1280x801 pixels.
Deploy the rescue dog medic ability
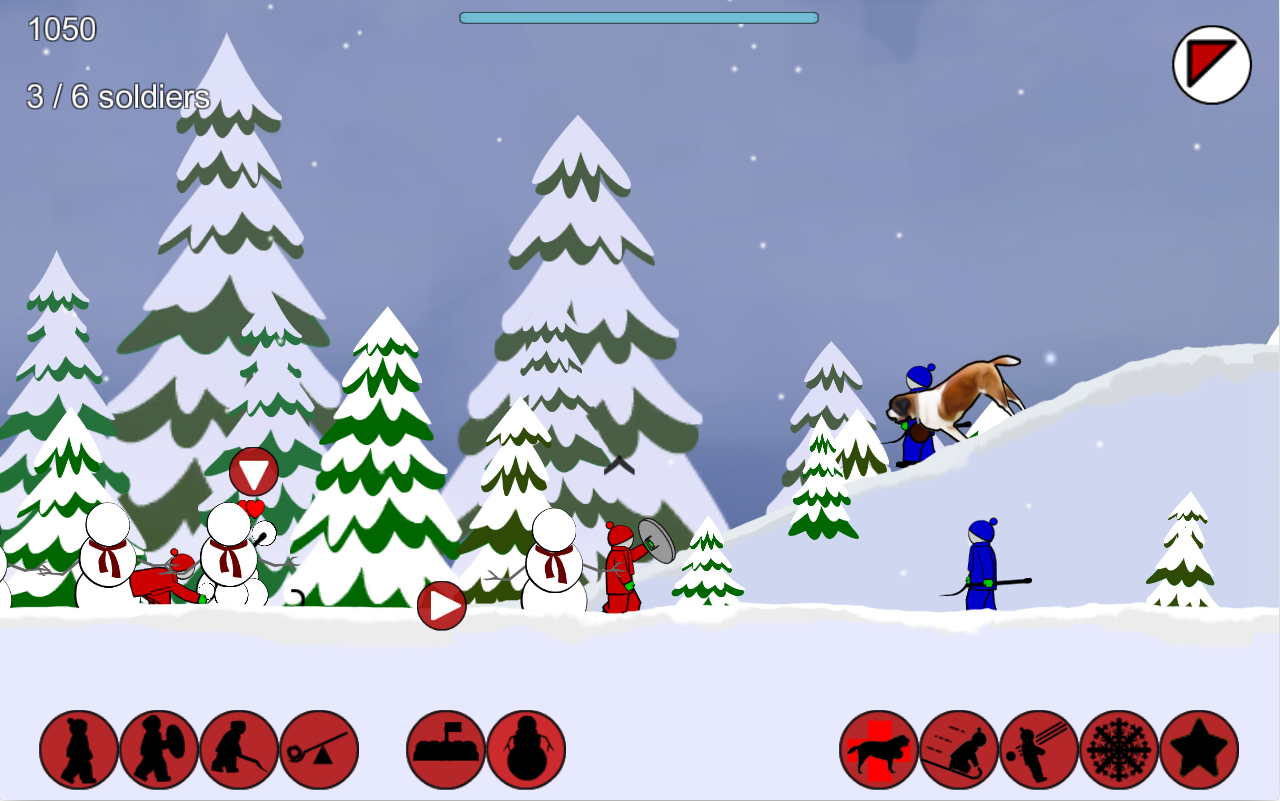[877, 749]
